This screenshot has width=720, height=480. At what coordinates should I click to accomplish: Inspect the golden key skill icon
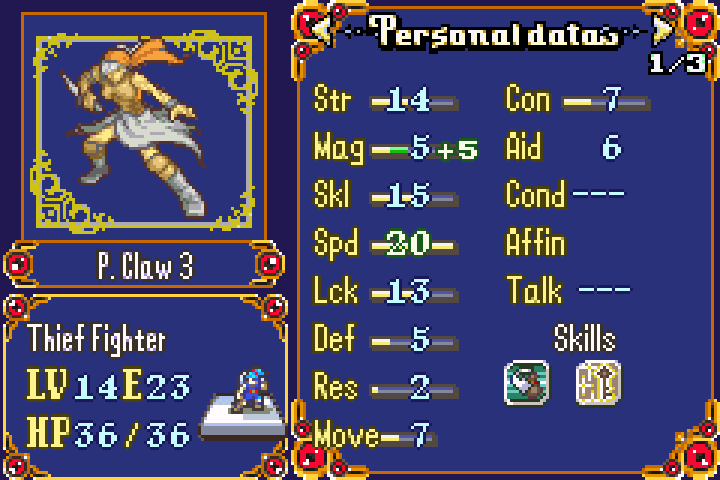(x=597, y=383)
